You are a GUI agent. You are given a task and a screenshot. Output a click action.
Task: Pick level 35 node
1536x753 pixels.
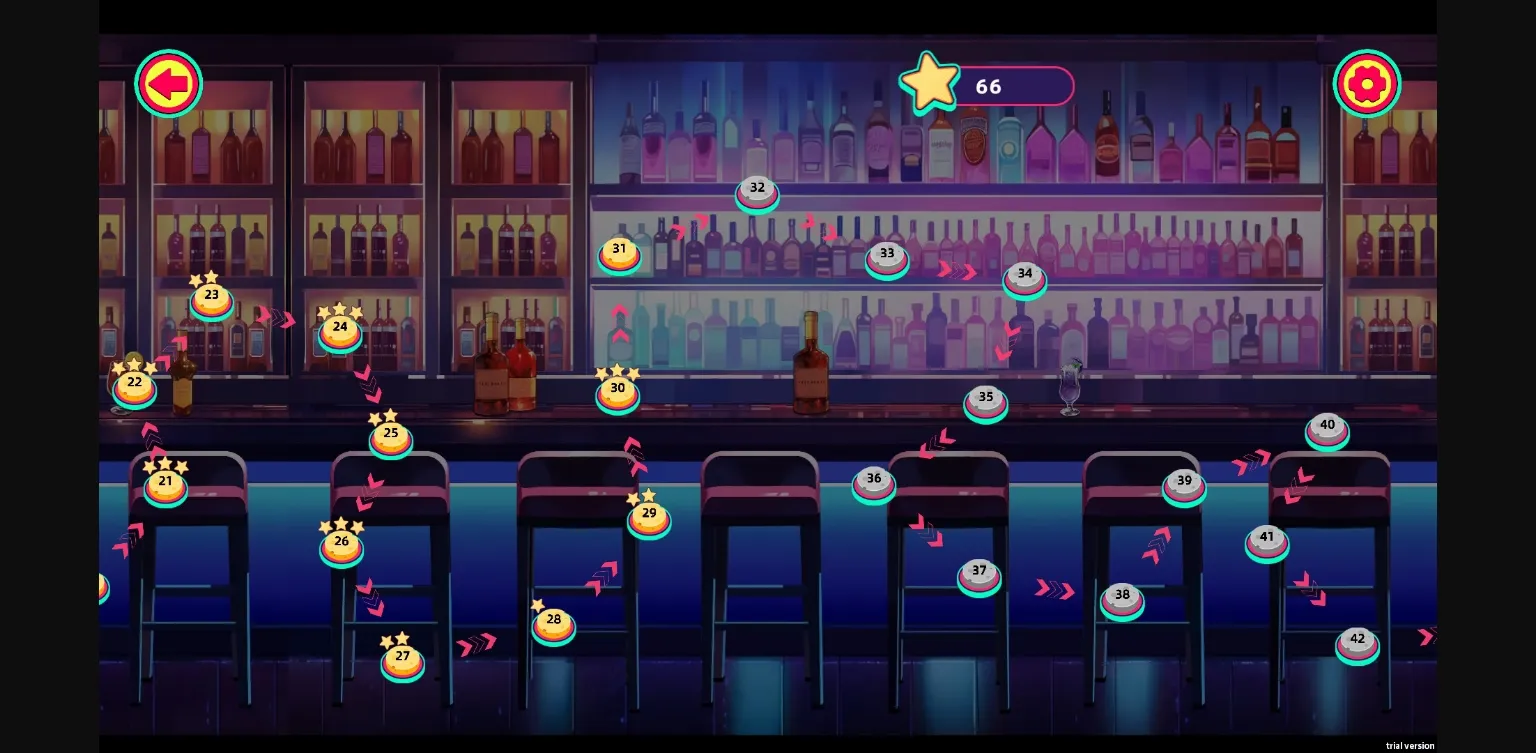986,401
